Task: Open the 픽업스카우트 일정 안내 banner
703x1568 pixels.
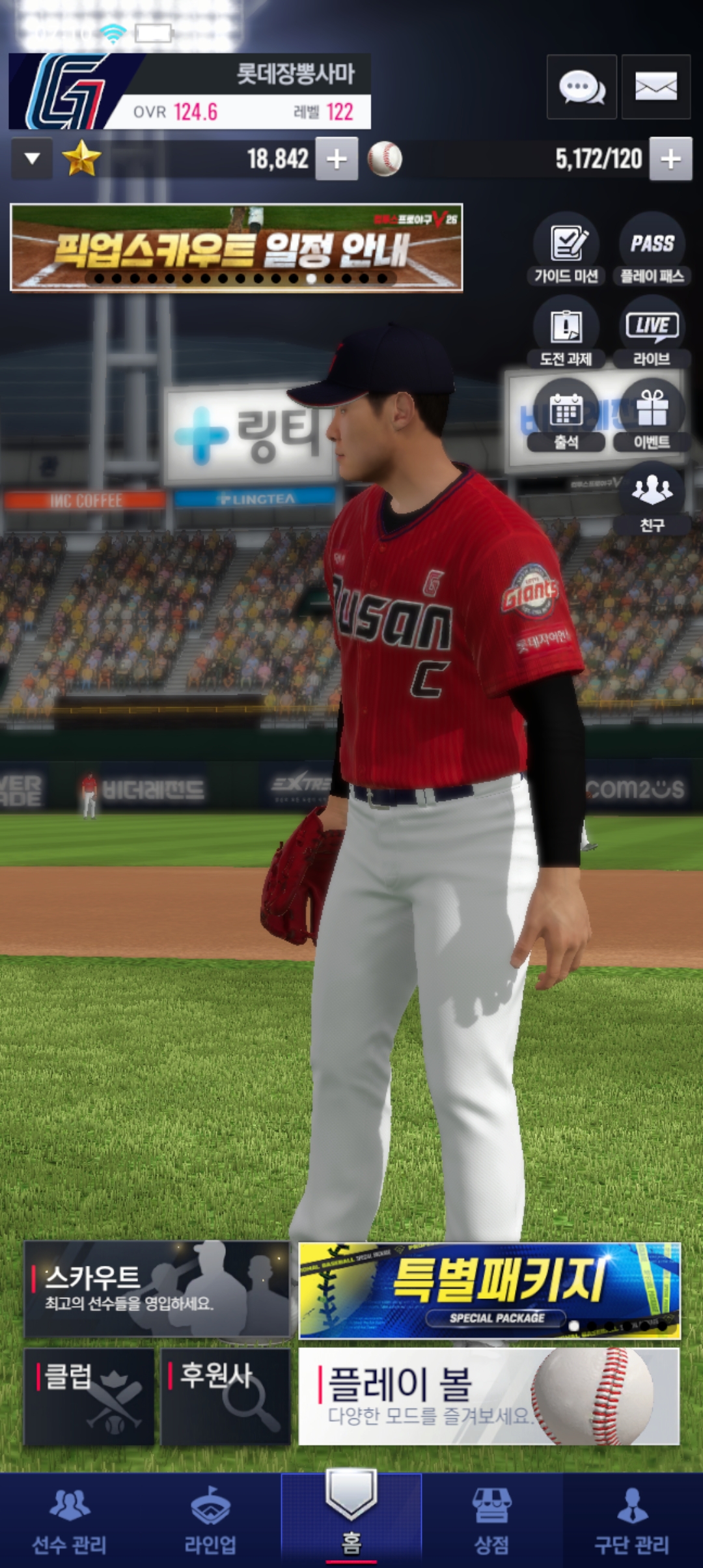Action: click(x=236, y=248)
